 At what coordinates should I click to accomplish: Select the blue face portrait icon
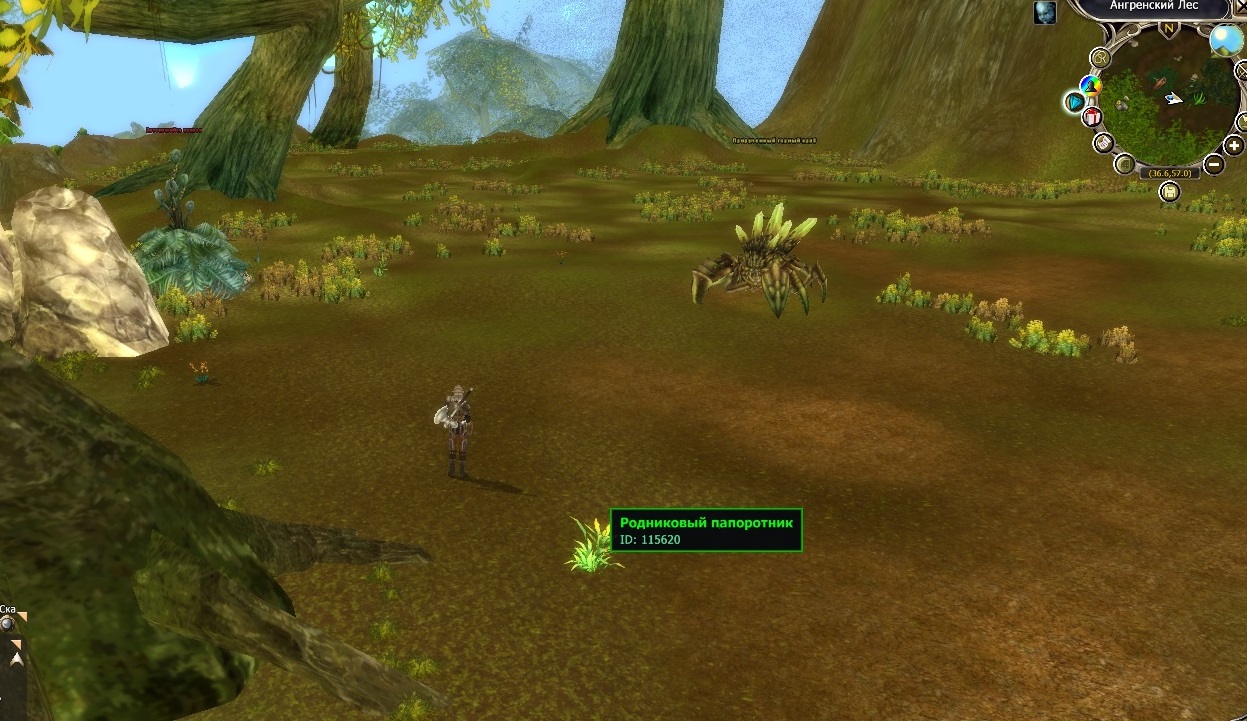(1045, 13)
